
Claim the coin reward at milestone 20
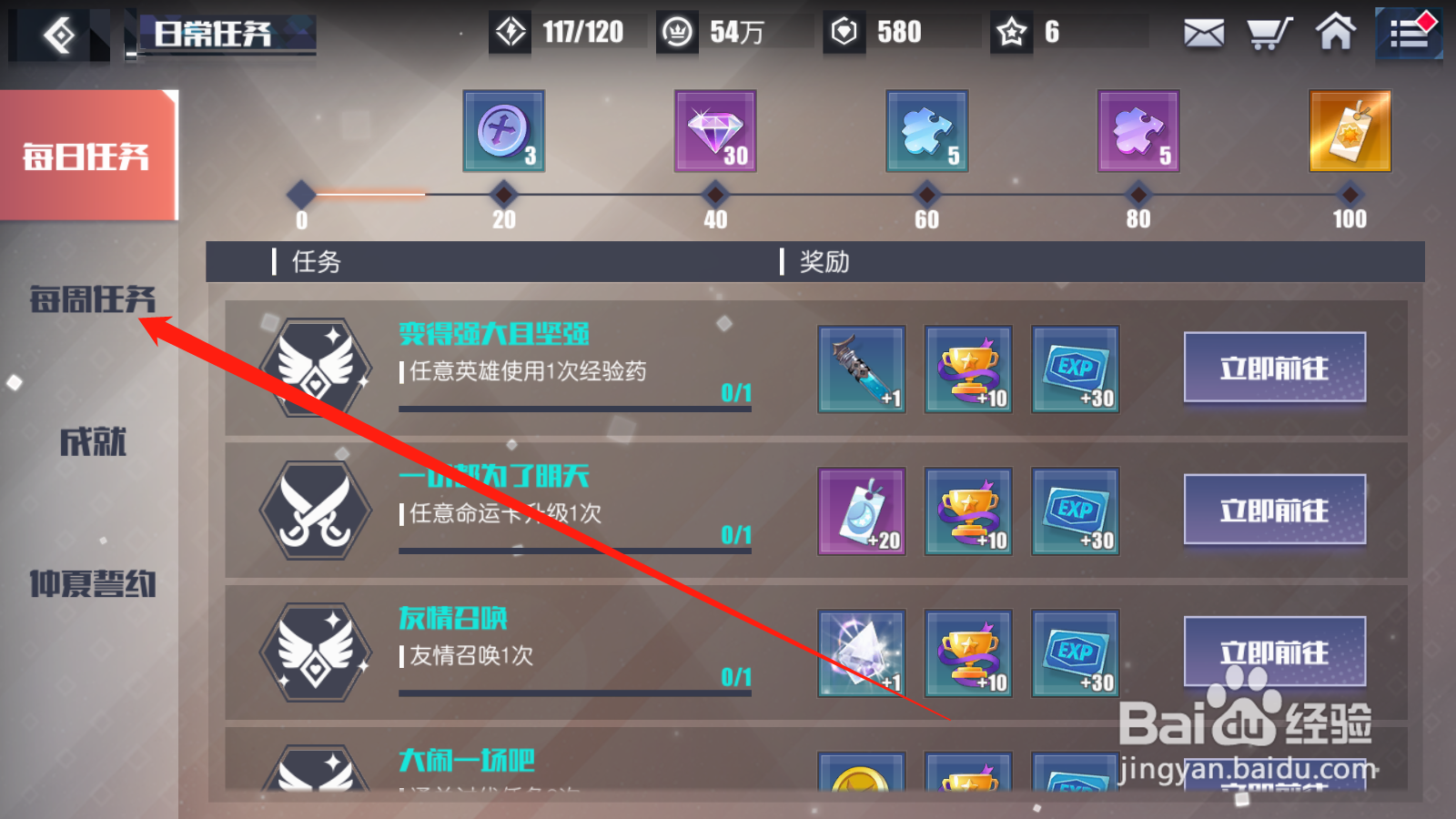click(x=503, y=130)
